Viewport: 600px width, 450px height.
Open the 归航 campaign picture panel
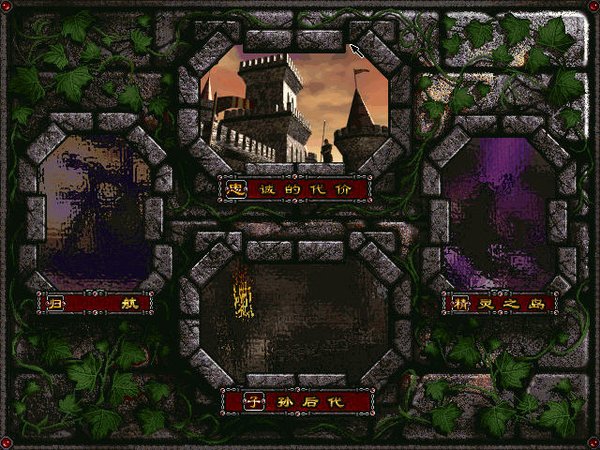pyautogui.click(x=96, y=210)
